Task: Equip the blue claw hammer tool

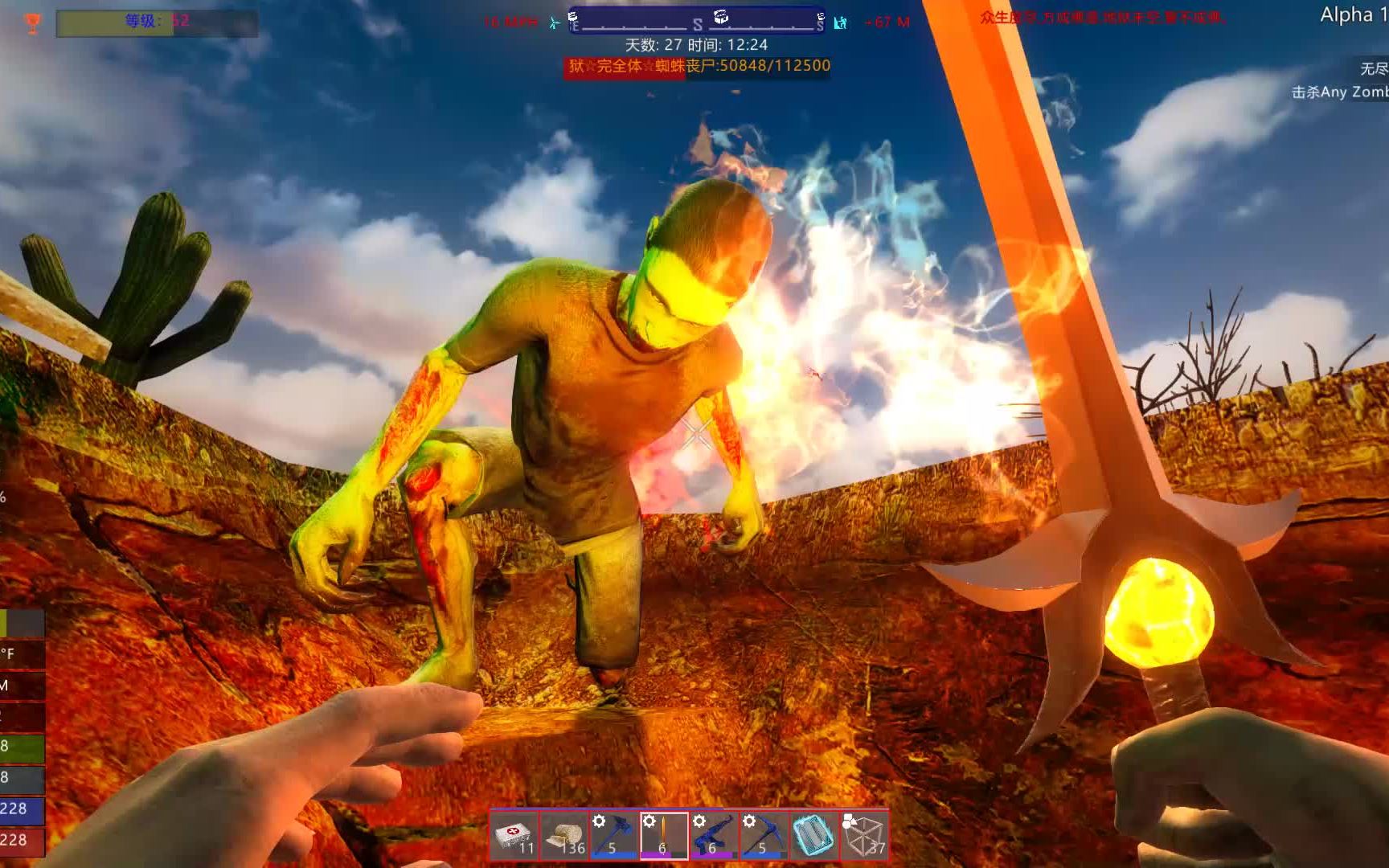Action: click(x=614, y=836)
